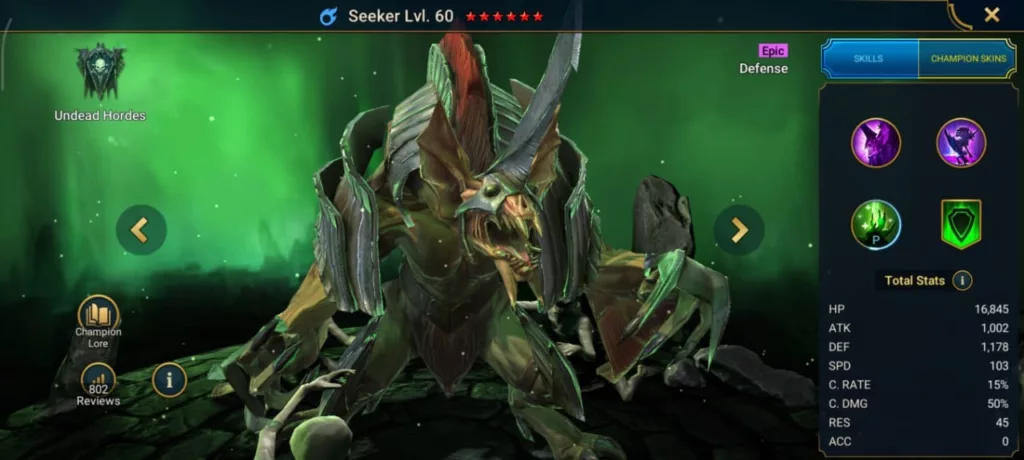This screenshot has width=1024, height=460.
Task: Close the champion screen with the X
Action: click(991, 15)
